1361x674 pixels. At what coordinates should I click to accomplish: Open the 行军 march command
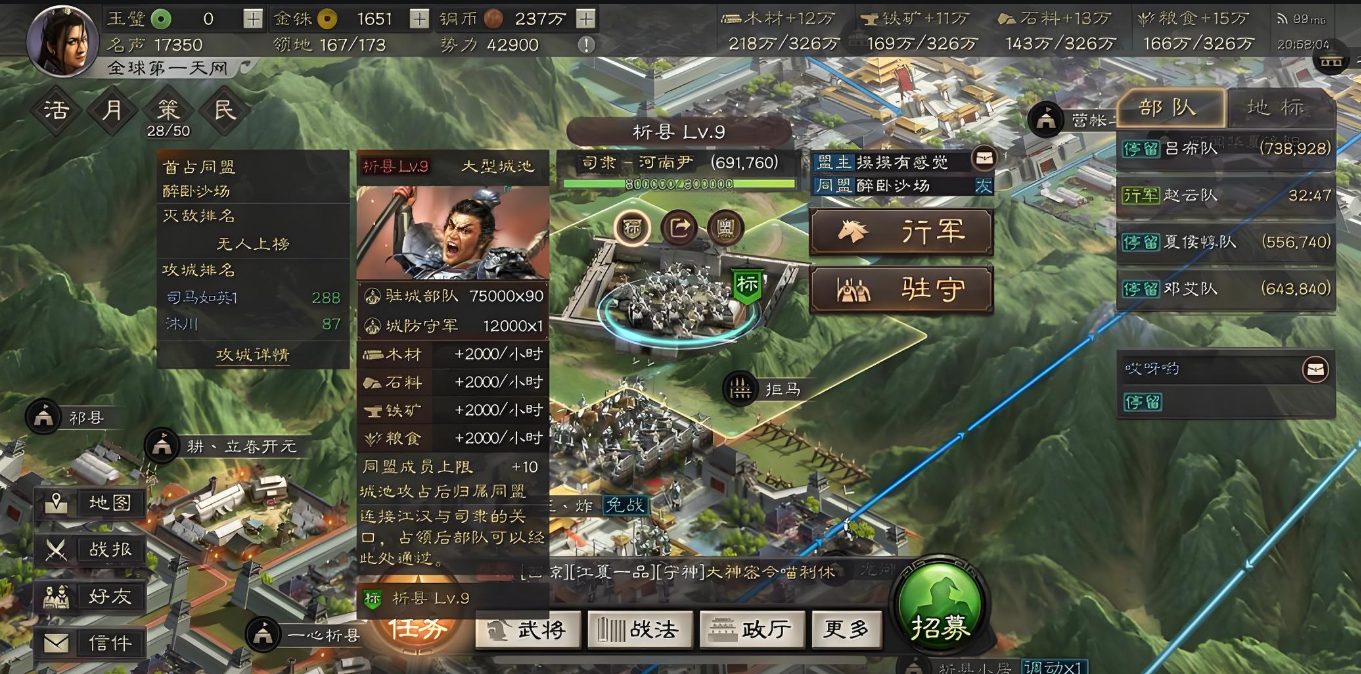tap(901, 232)
